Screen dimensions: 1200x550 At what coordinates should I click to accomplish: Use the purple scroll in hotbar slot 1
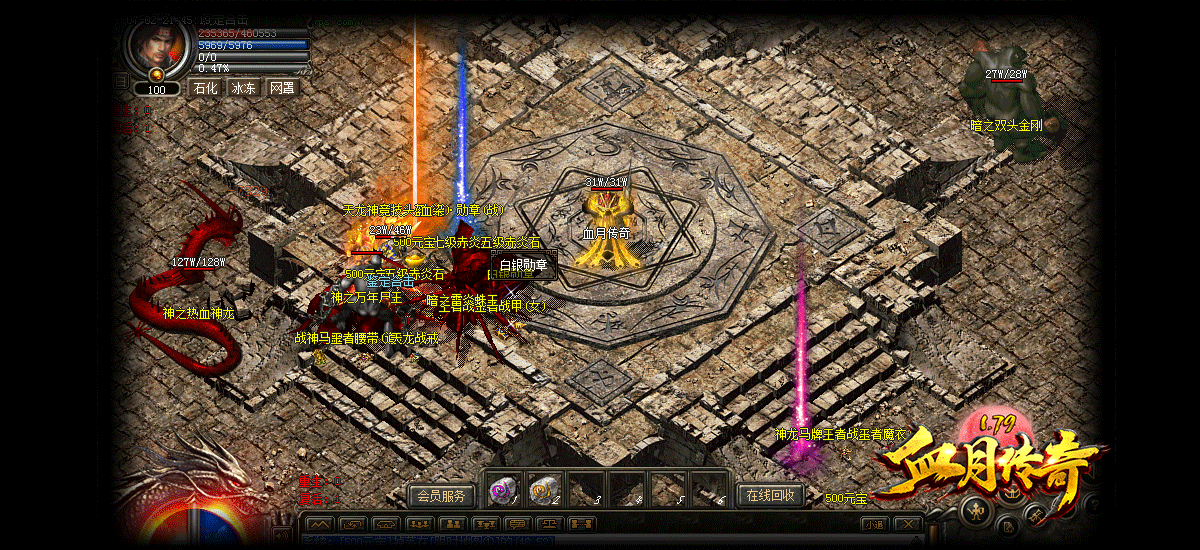point(501,490)
